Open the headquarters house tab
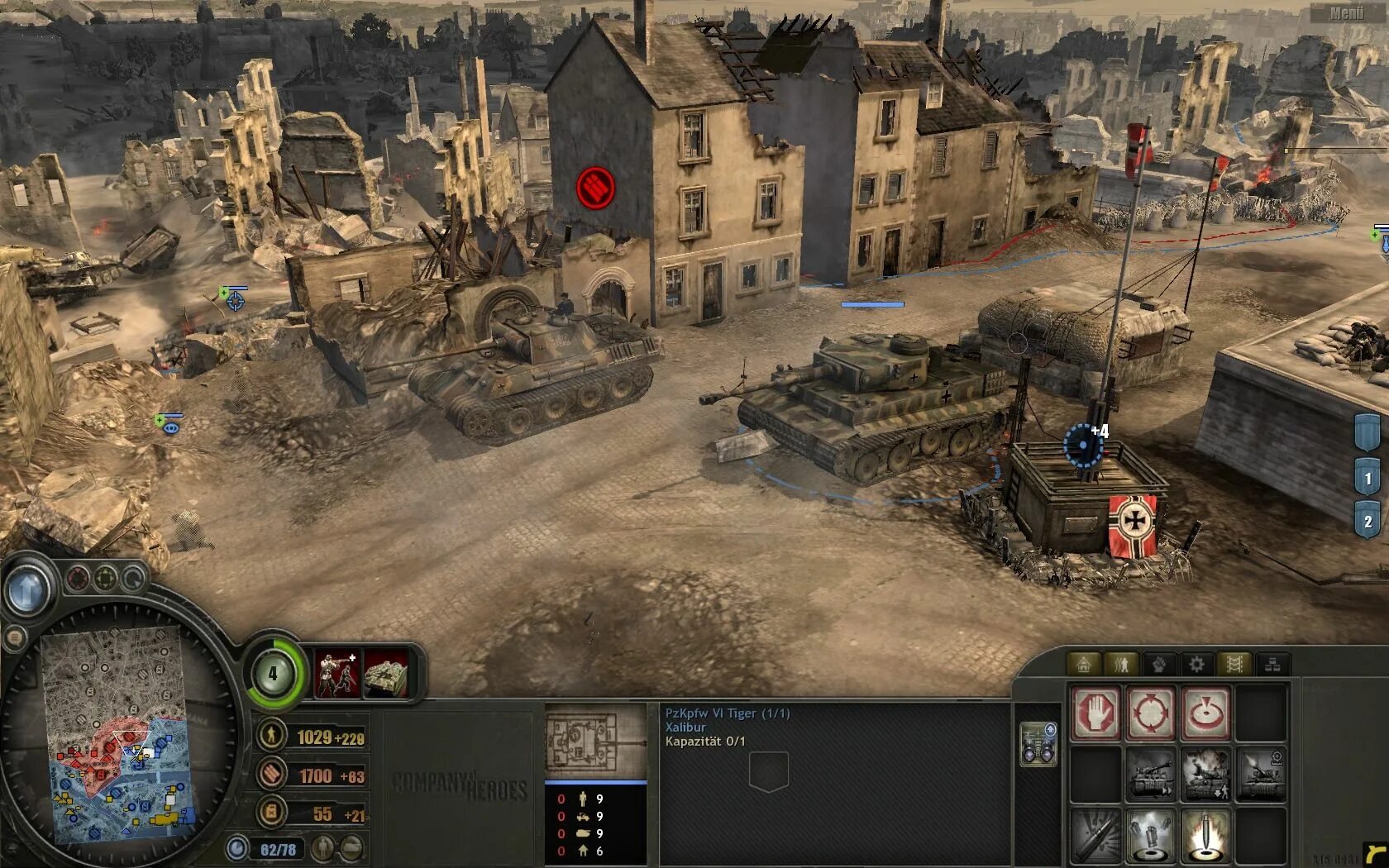Screen dimensions: 1389x868 coord(1083,664)
